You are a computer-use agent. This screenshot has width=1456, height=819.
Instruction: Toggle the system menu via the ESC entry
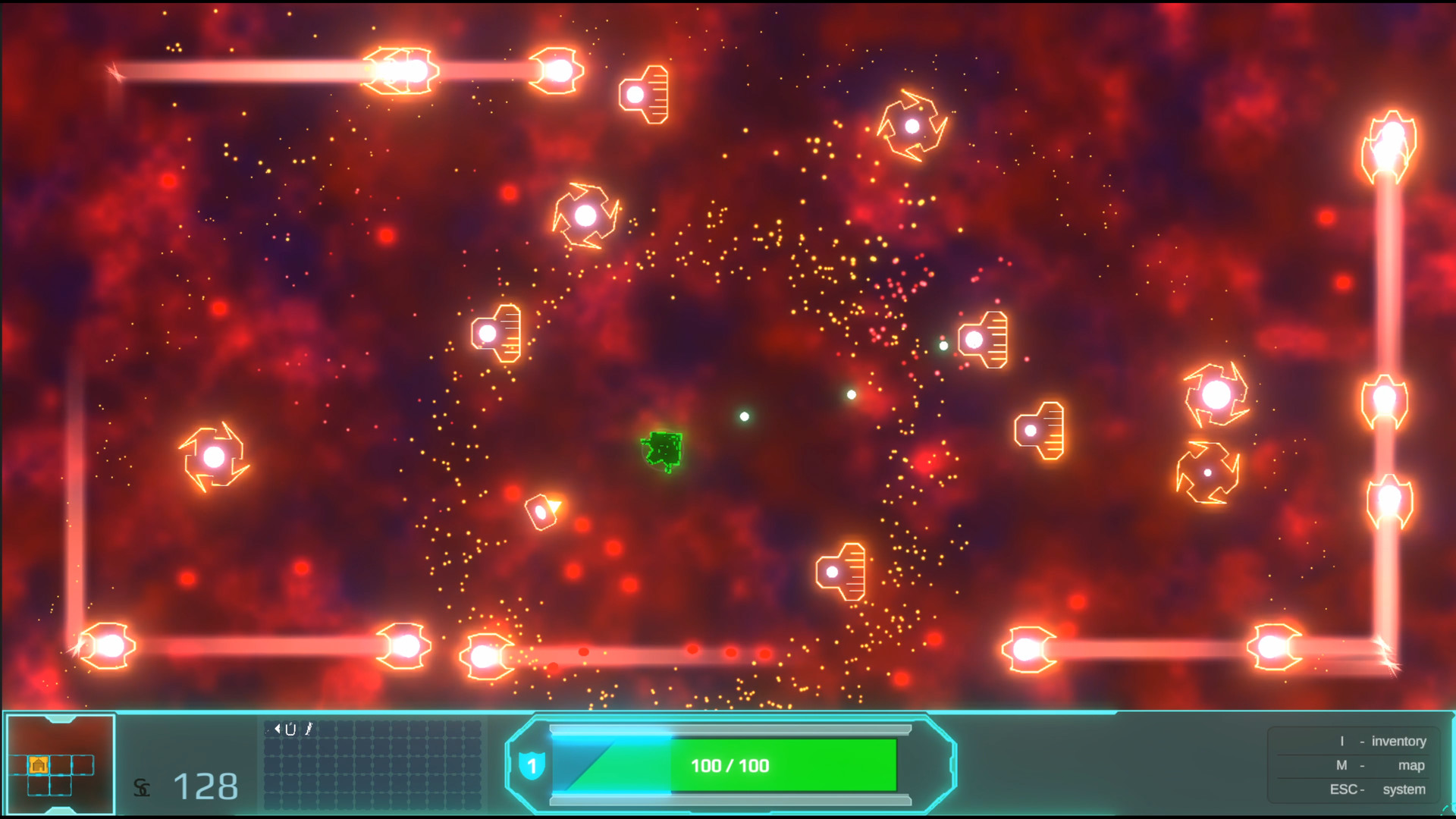coord(1380,789)
